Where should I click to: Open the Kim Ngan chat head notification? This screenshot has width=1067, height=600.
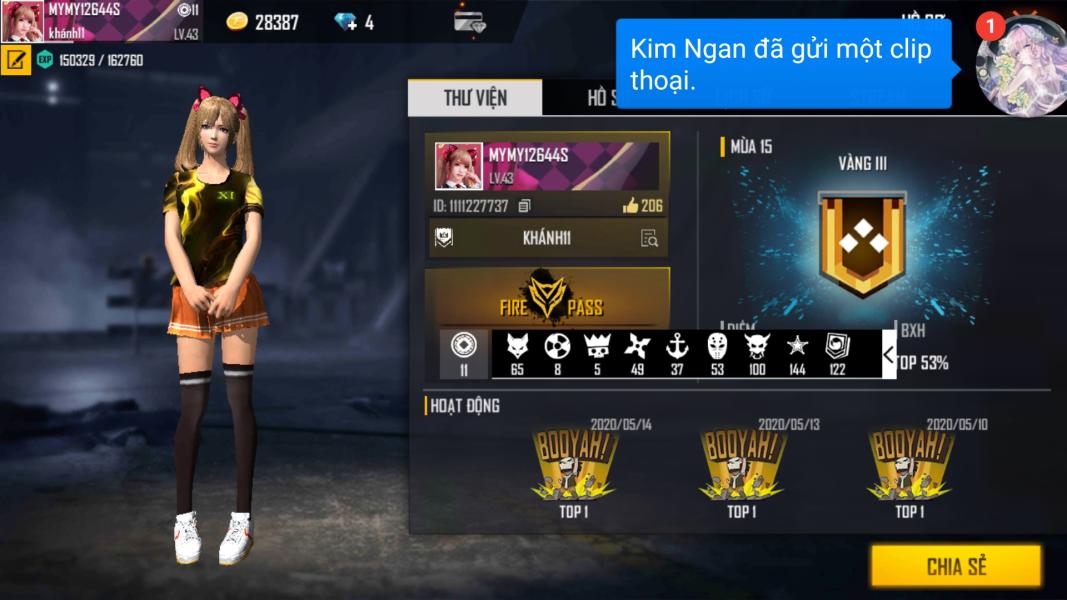[1020, 64]
